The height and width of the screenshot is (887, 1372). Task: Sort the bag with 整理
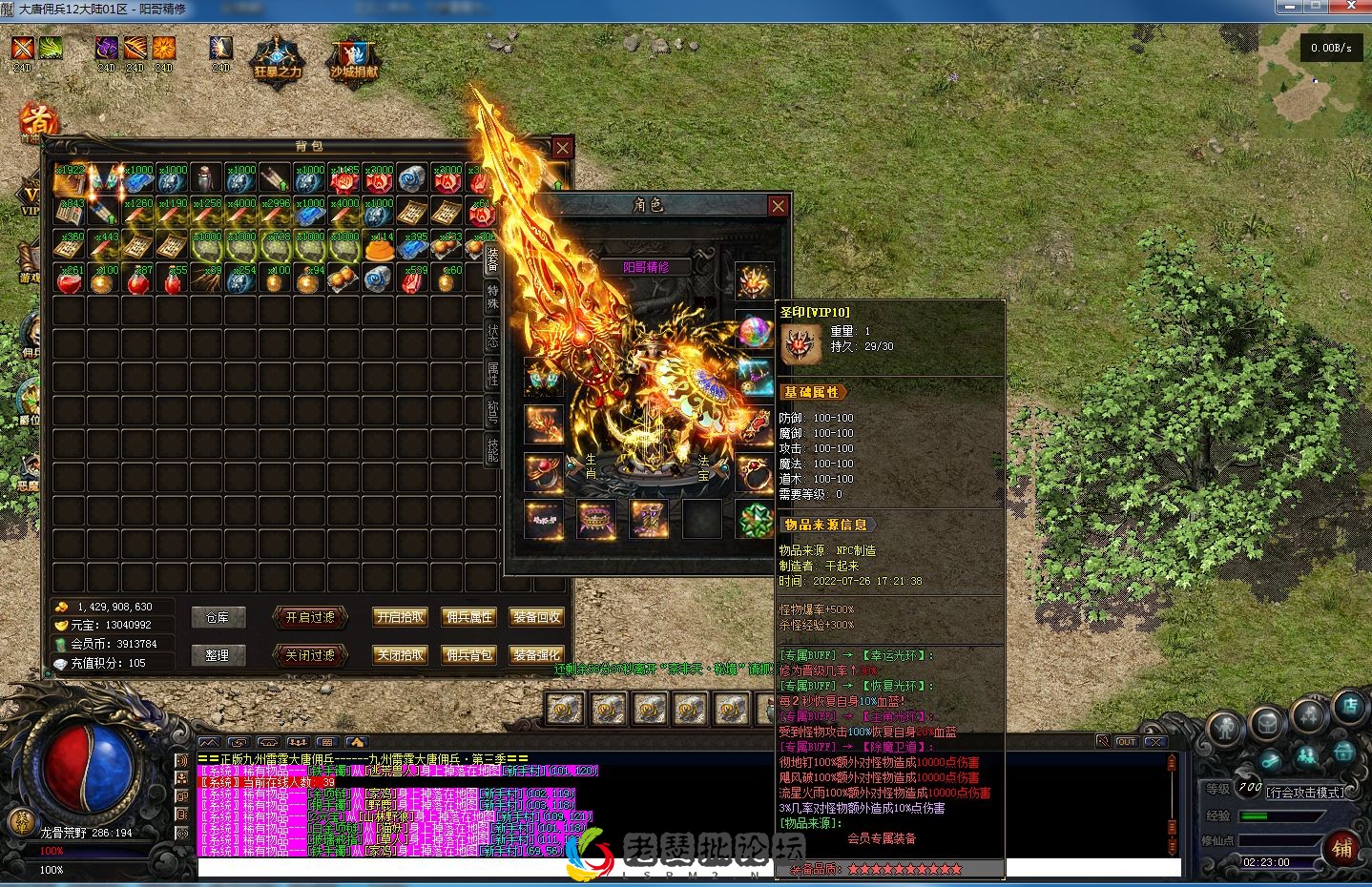218,655
